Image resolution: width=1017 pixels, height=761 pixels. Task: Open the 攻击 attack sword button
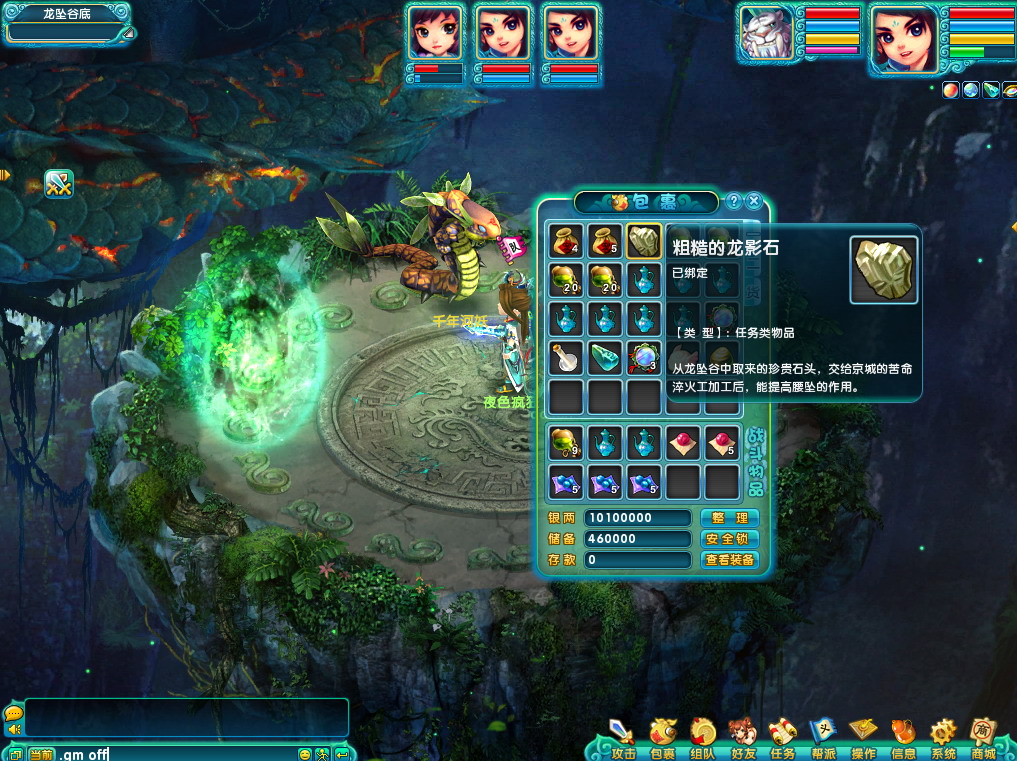[623, 740]
